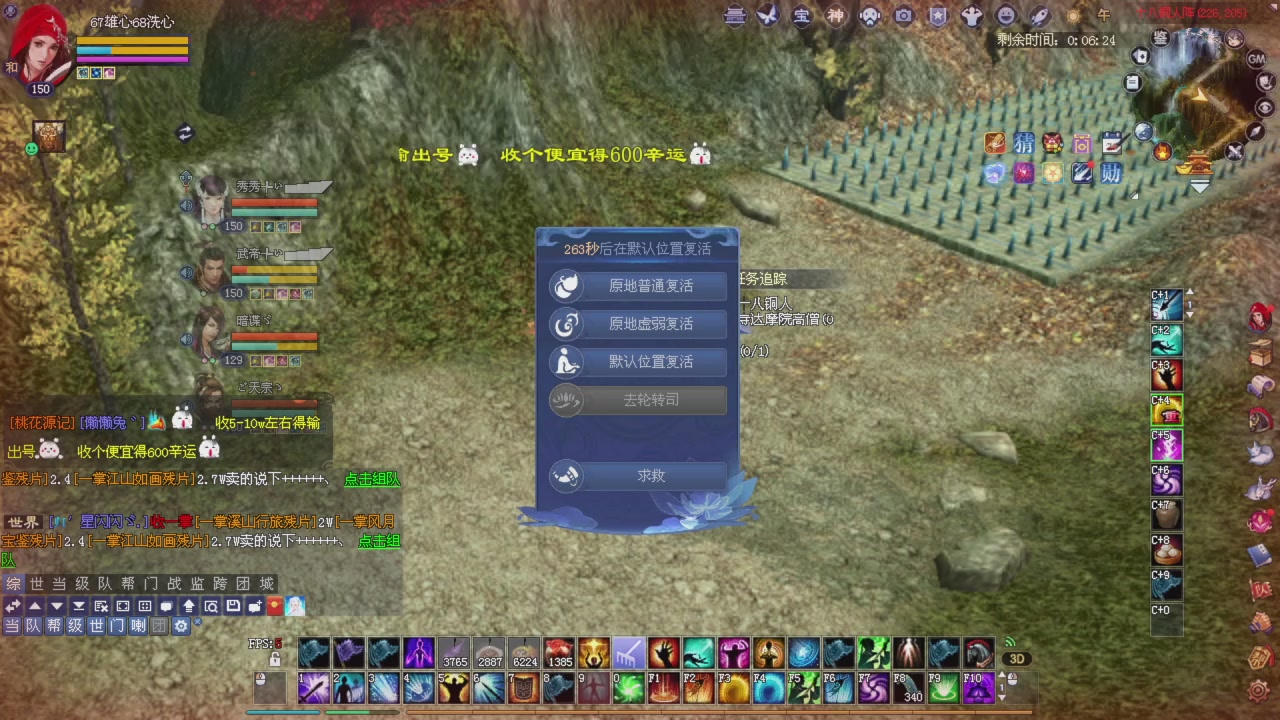Open the chat search magnifier icon
1280x720 pixels.
point(211,605)
